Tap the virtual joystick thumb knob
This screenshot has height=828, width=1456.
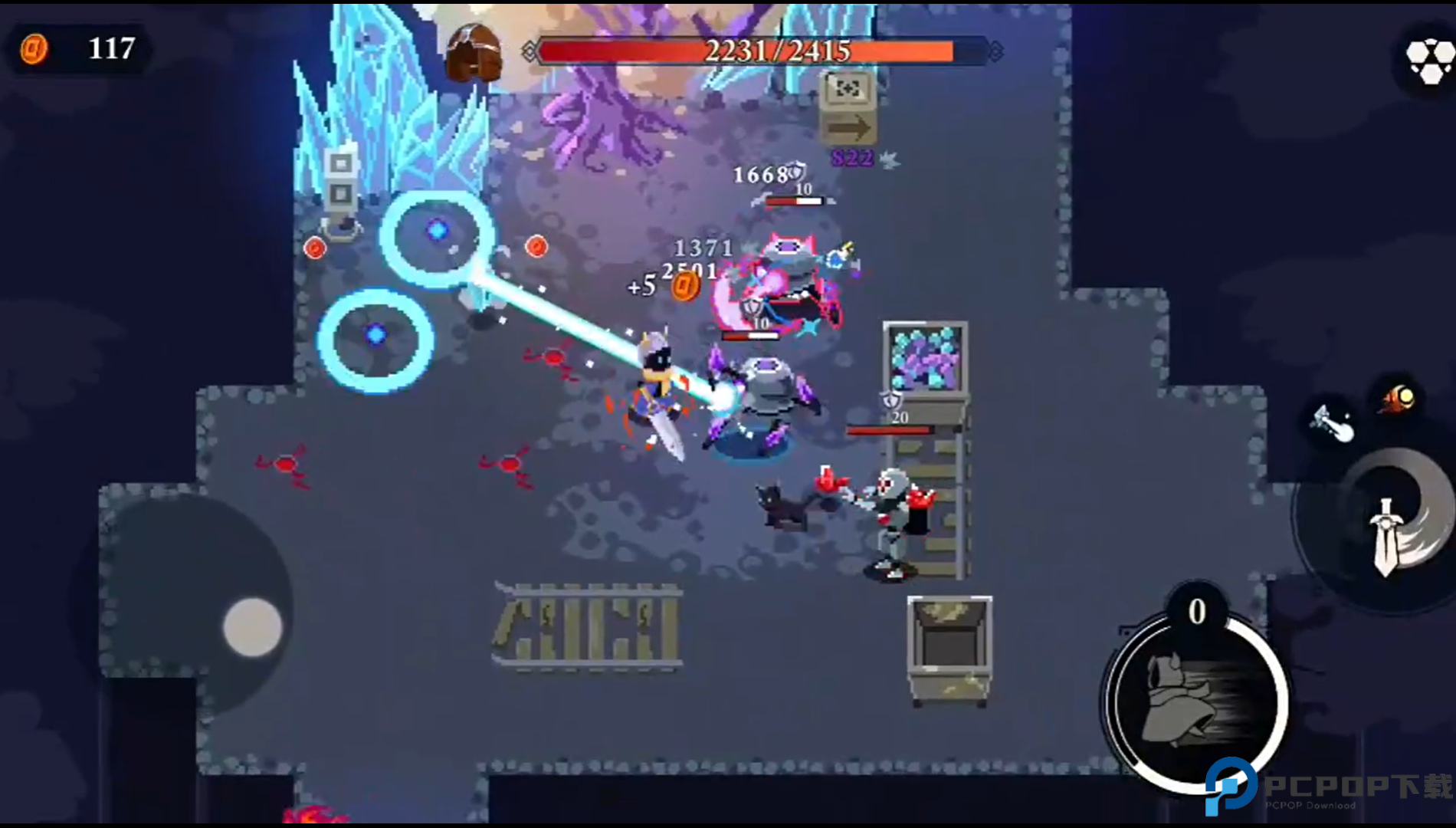click(x=253, y=627)
